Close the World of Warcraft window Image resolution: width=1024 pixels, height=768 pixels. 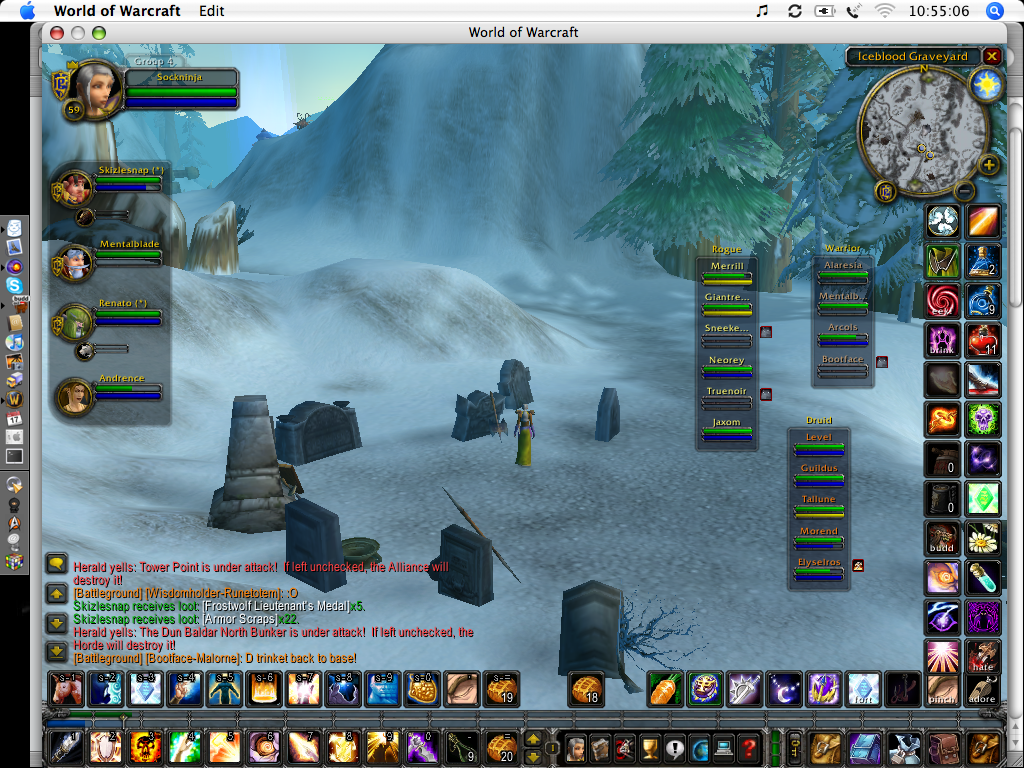click(x=55, y=32)
